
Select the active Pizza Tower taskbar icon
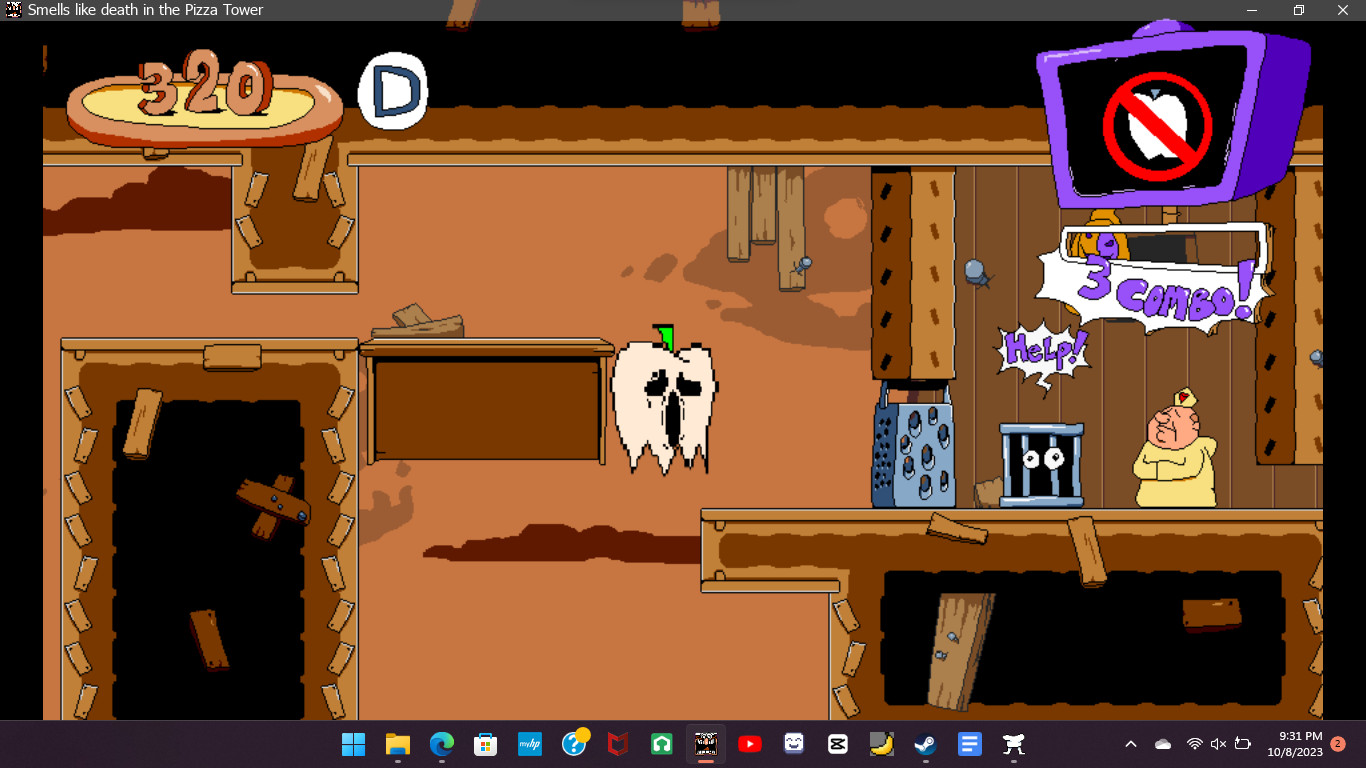tap(705, 744)
